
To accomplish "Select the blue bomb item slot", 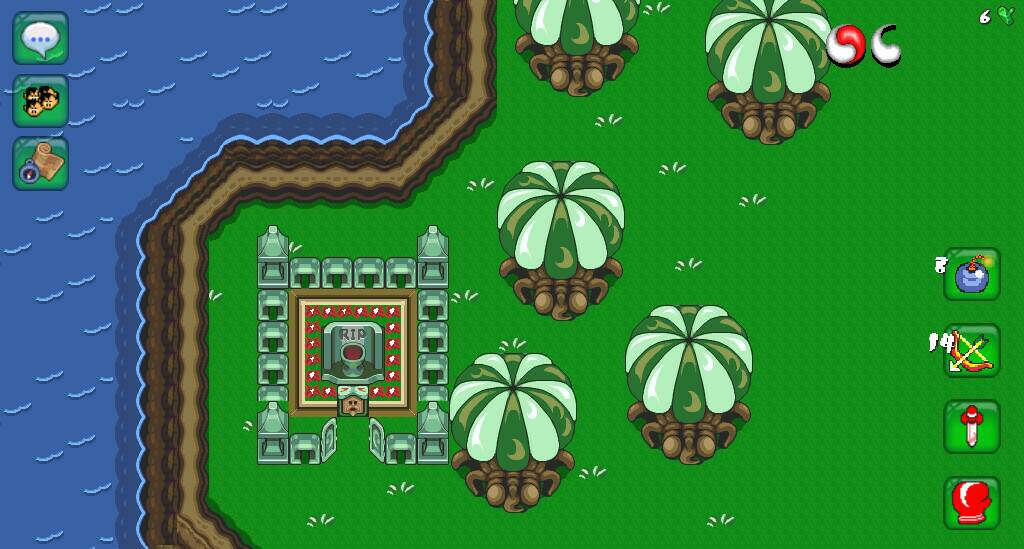I will 971,275.
